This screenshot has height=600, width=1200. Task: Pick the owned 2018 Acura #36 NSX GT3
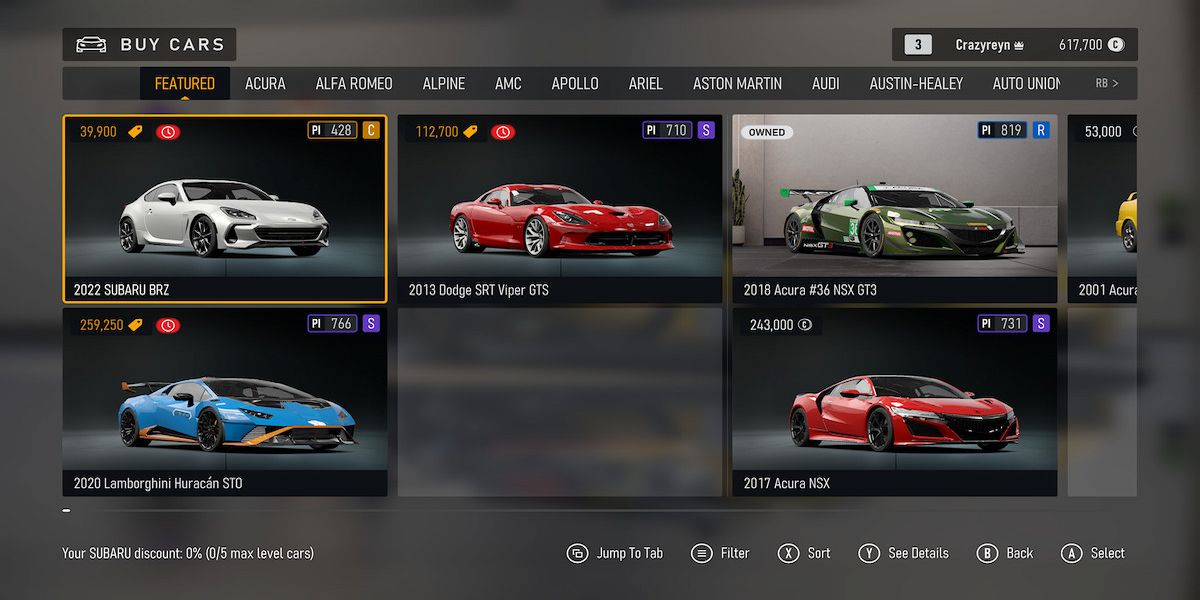click(894, 208)
